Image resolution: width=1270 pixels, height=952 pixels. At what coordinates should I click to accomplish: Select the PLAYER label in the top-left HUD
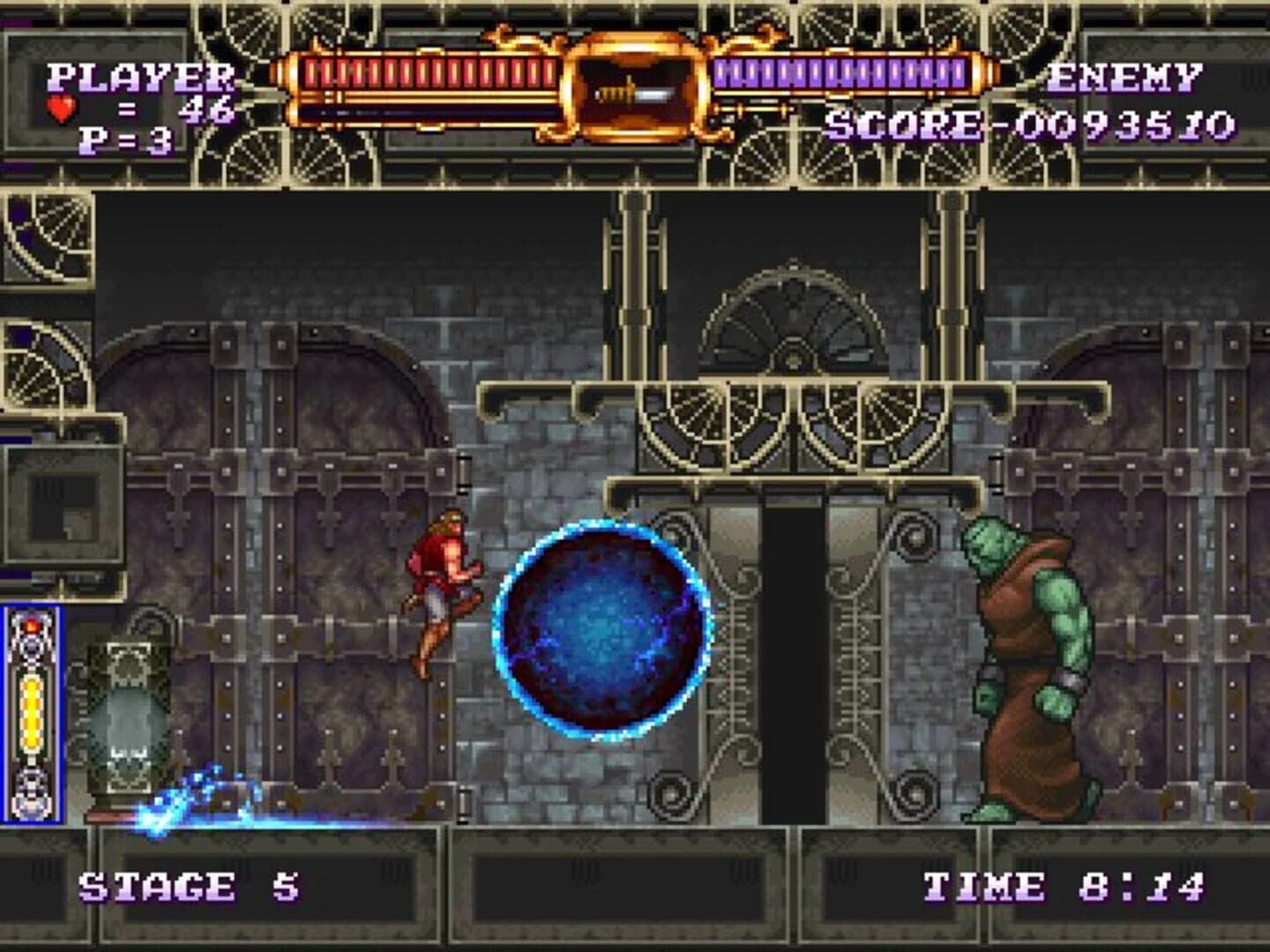click(x=139, y=79)
